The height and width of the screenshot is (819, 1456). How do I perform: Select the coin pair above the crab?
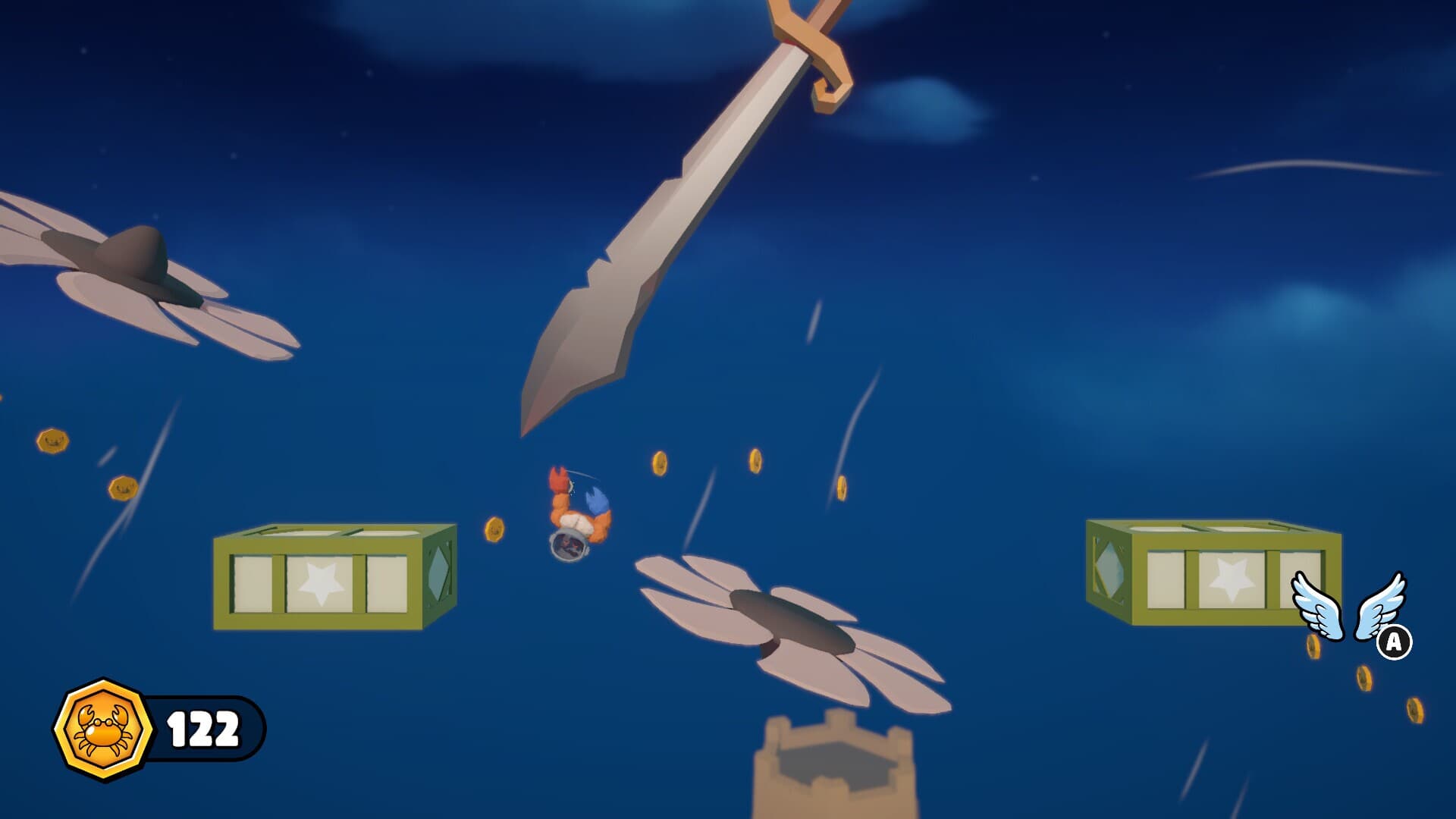[709, 463]
